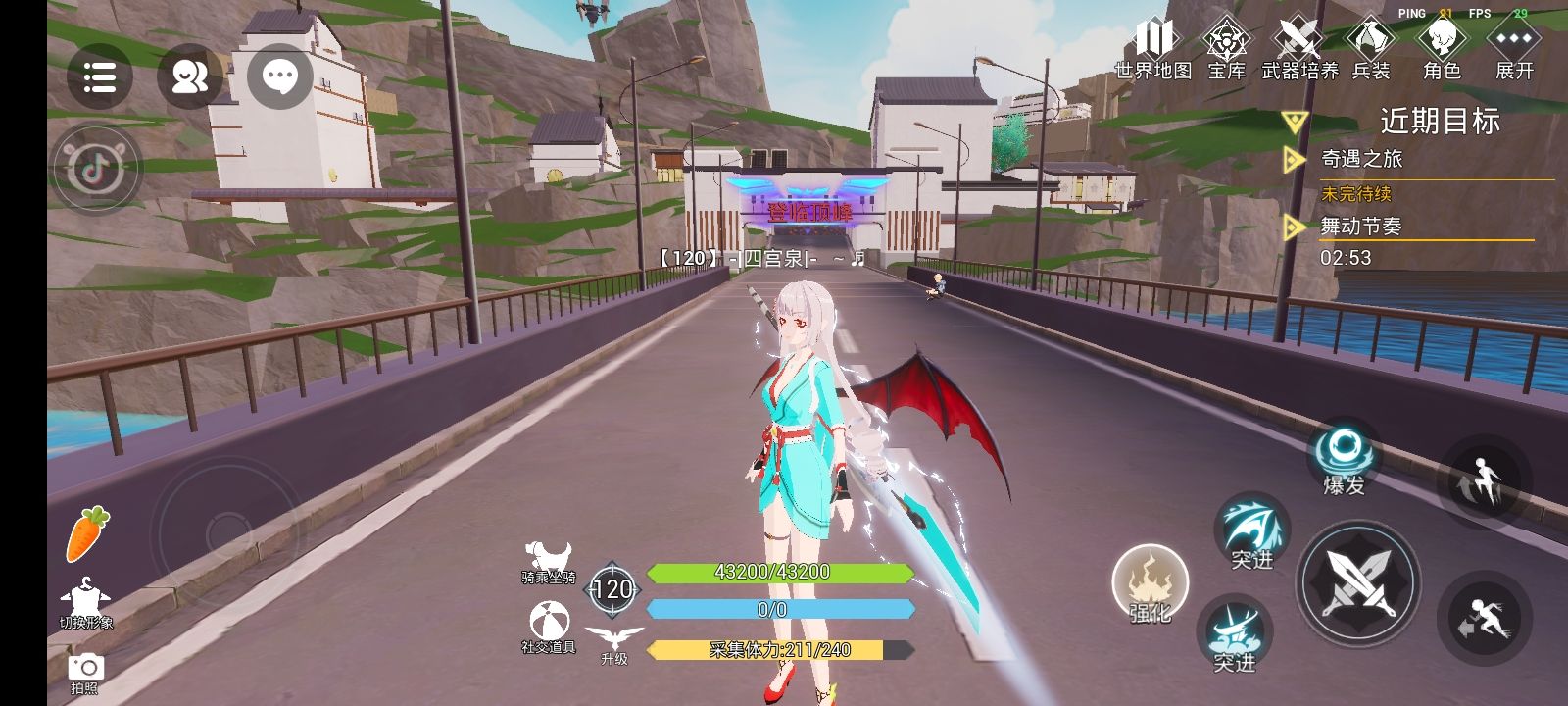
Task: Open the 宝库 treasury menu
Action: pyautogui.click(x=1226, y=49)
